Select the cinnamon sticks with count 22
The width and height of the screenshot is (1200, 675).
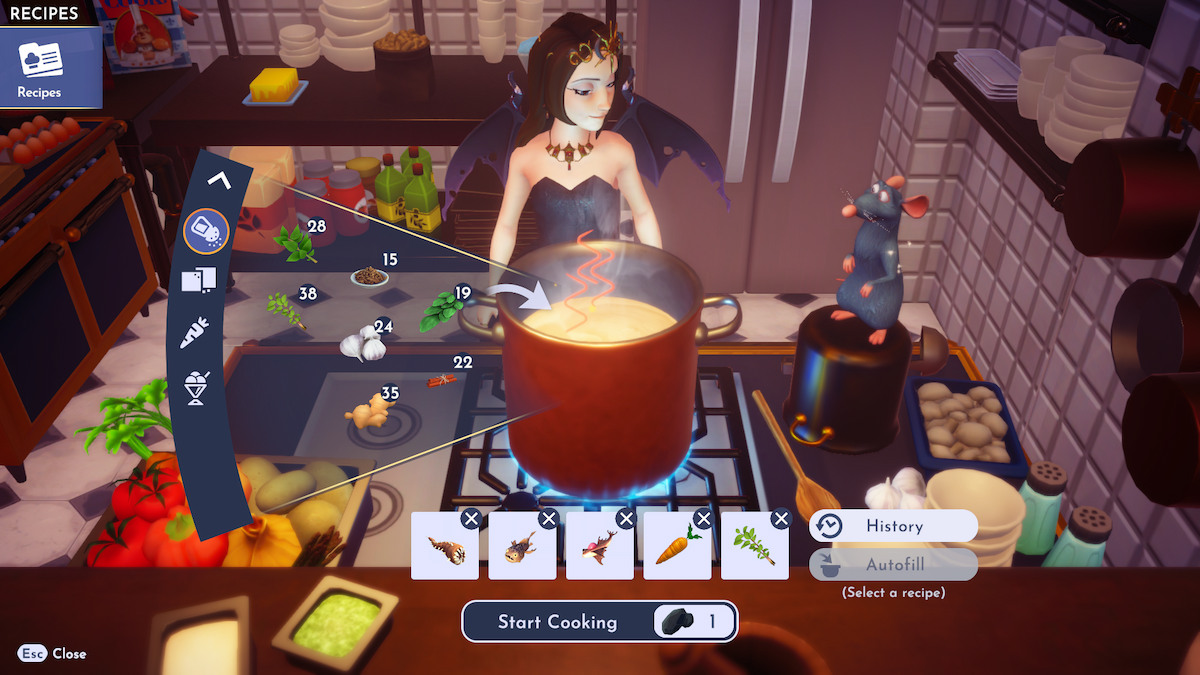(x=441, y=379)
